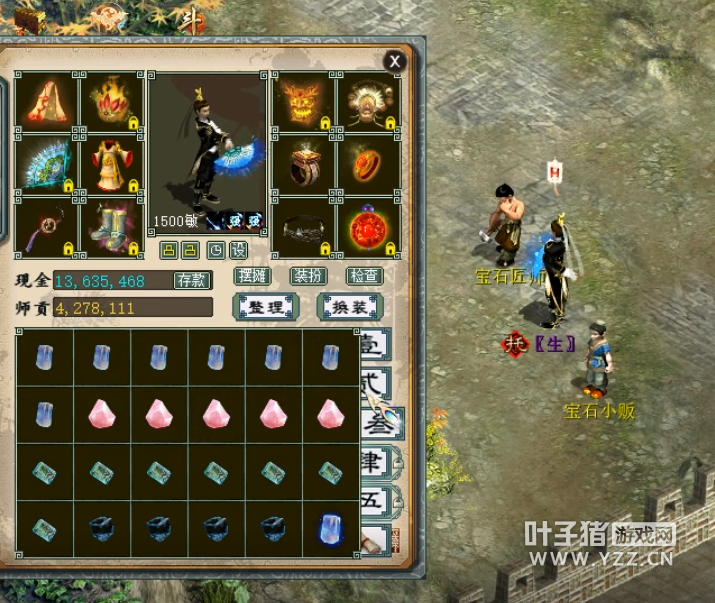Switch to bag page 壹

[376, 346]
